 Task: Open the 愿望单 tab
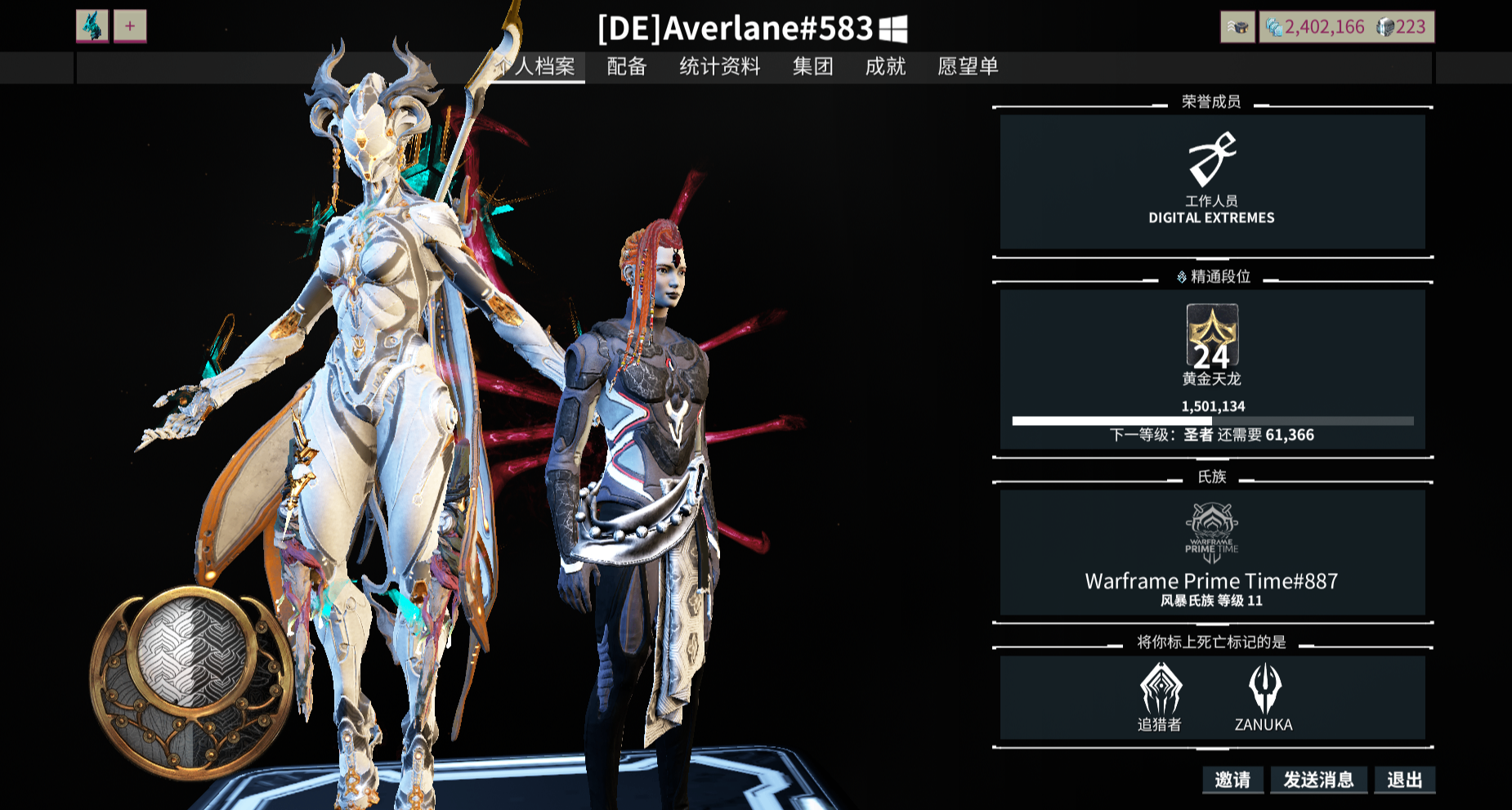968,66
